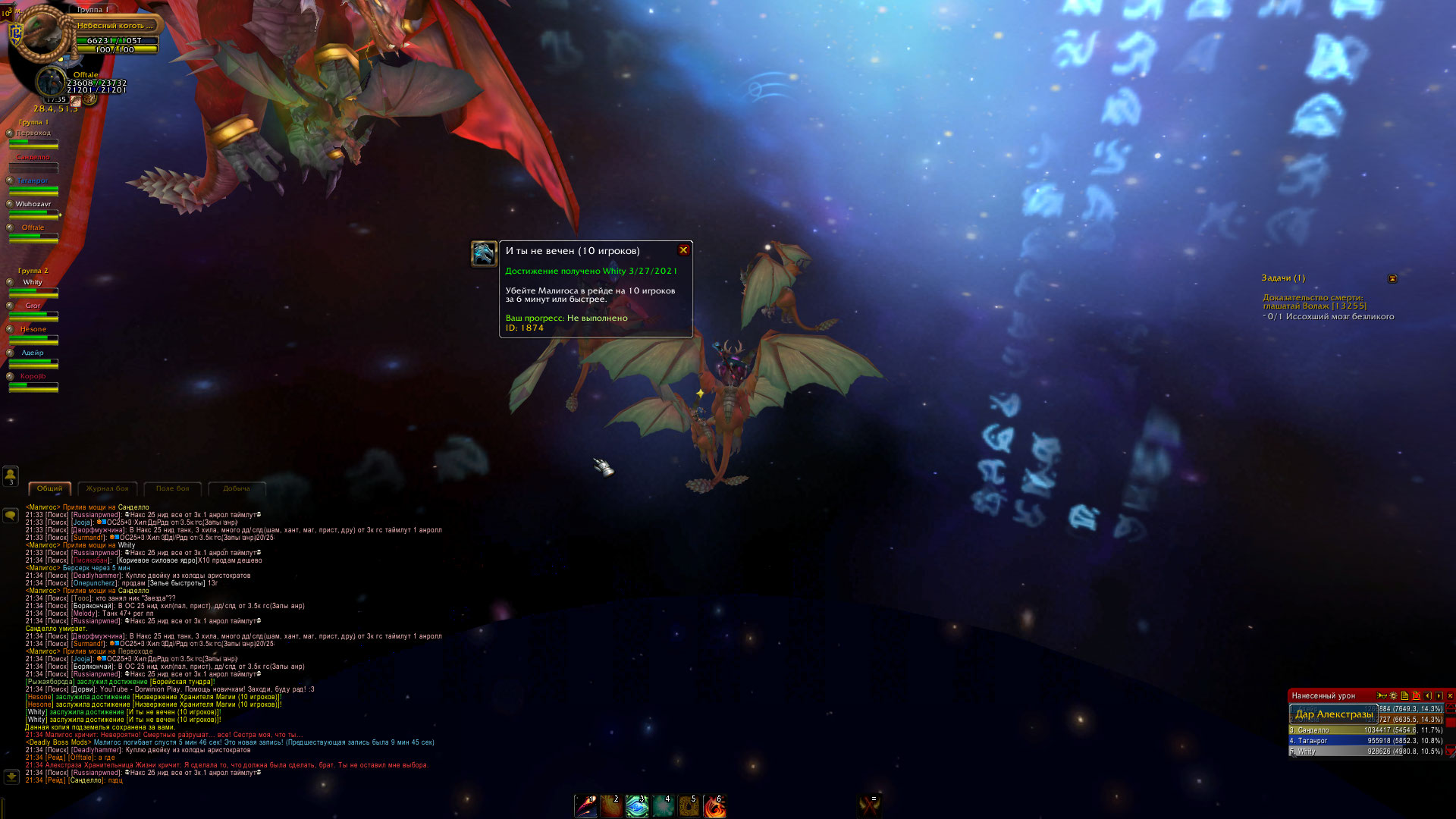This screenshot has width=1456, height=819.
Task: Close the achievement tooltip popup
Action: pos(683,250)
